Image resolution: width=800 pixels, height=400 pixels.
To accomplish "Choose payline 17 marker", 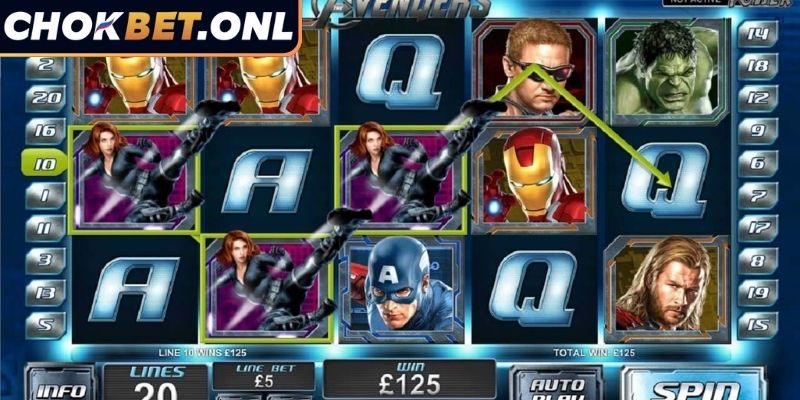I will pos(757,227).
